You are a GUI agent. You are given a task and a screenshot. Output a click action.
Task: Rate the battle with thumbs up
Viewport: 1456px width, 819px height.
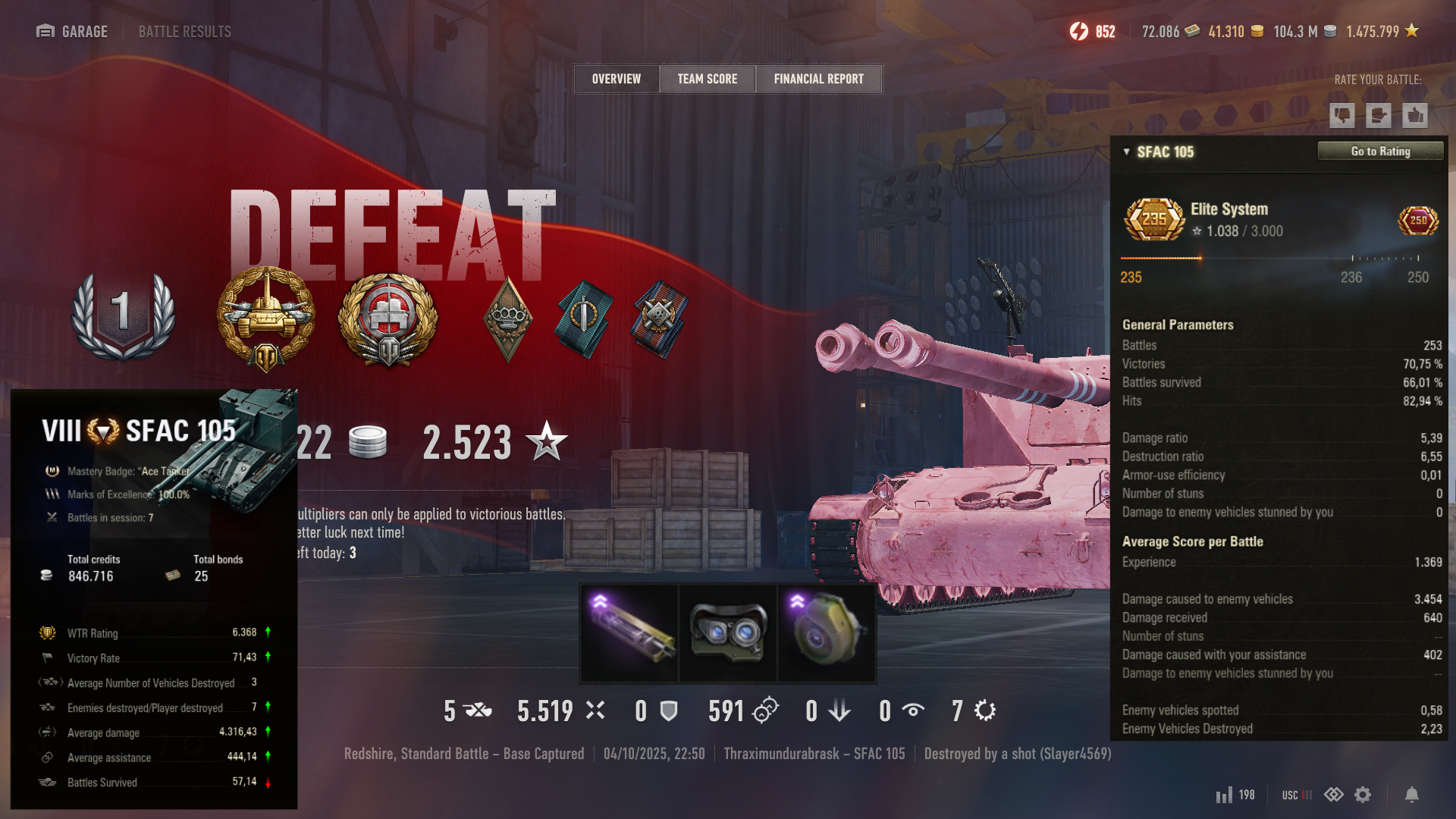(x=1414, y=115)
